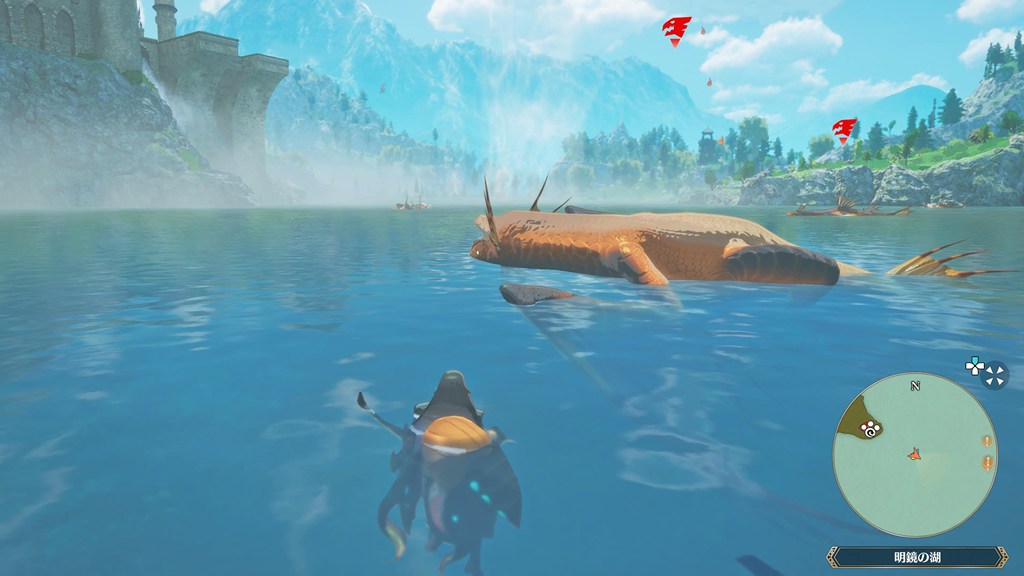
Task: Click the expand-arrows map icon
Action: [995, 374]
